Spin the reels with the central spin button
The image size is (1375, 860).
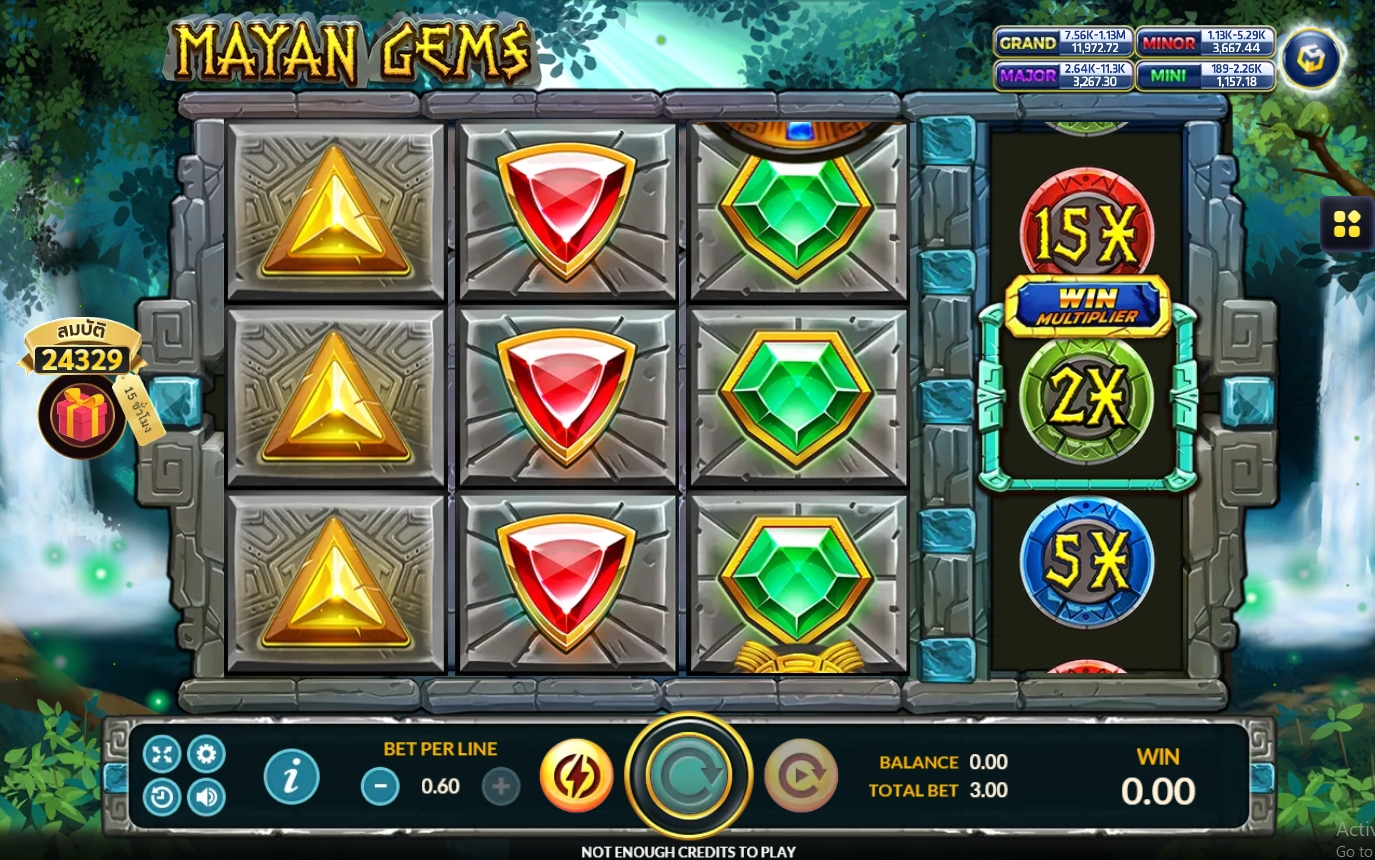click(x=688, y=775)
